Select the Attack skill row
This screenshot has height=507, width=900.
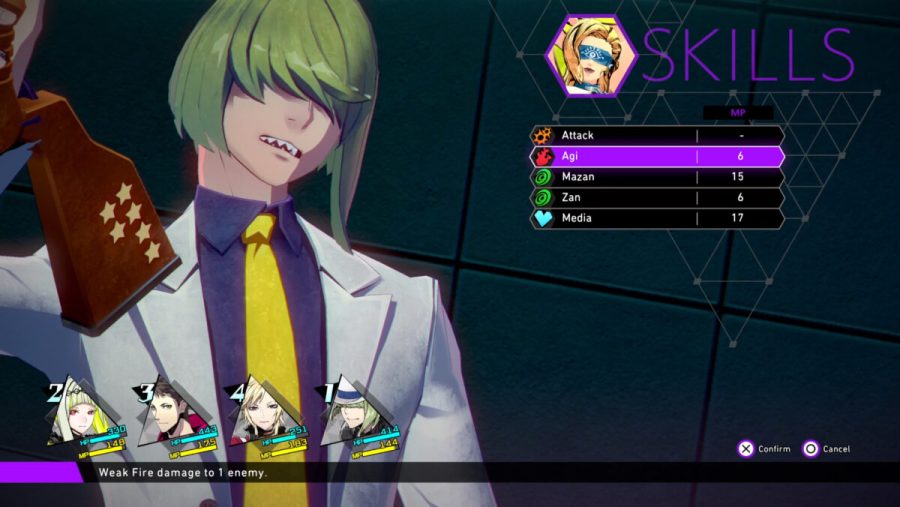coord(655,135)
